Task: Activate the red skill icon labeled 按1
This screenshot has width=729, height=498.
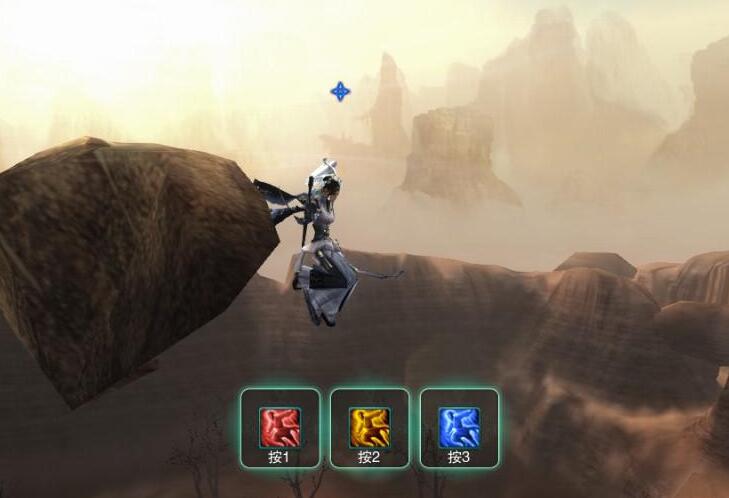Action: [279, 427]
